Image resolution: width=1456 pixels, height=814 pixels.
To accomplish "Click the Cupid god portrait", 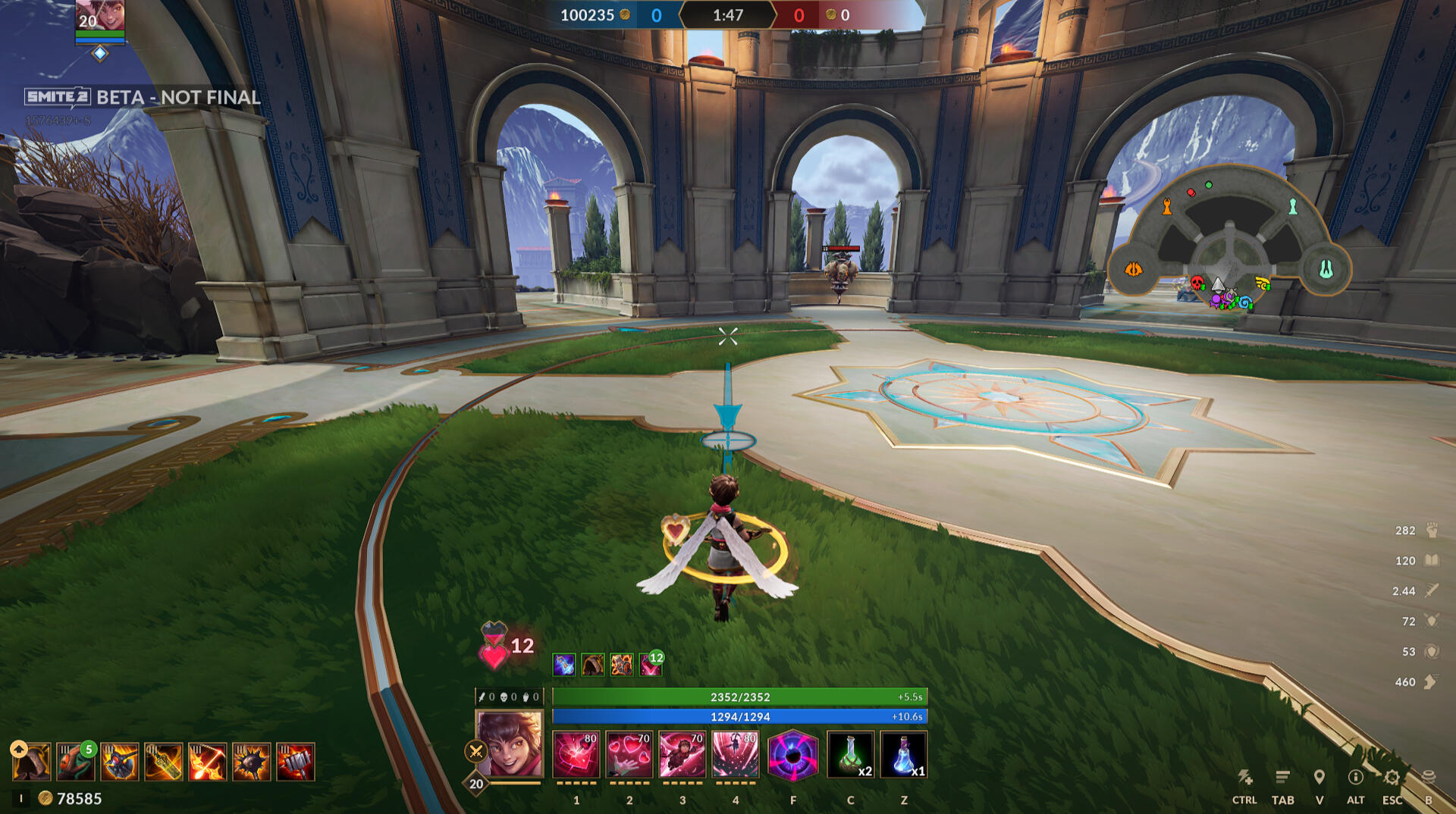I will point(510,744).
